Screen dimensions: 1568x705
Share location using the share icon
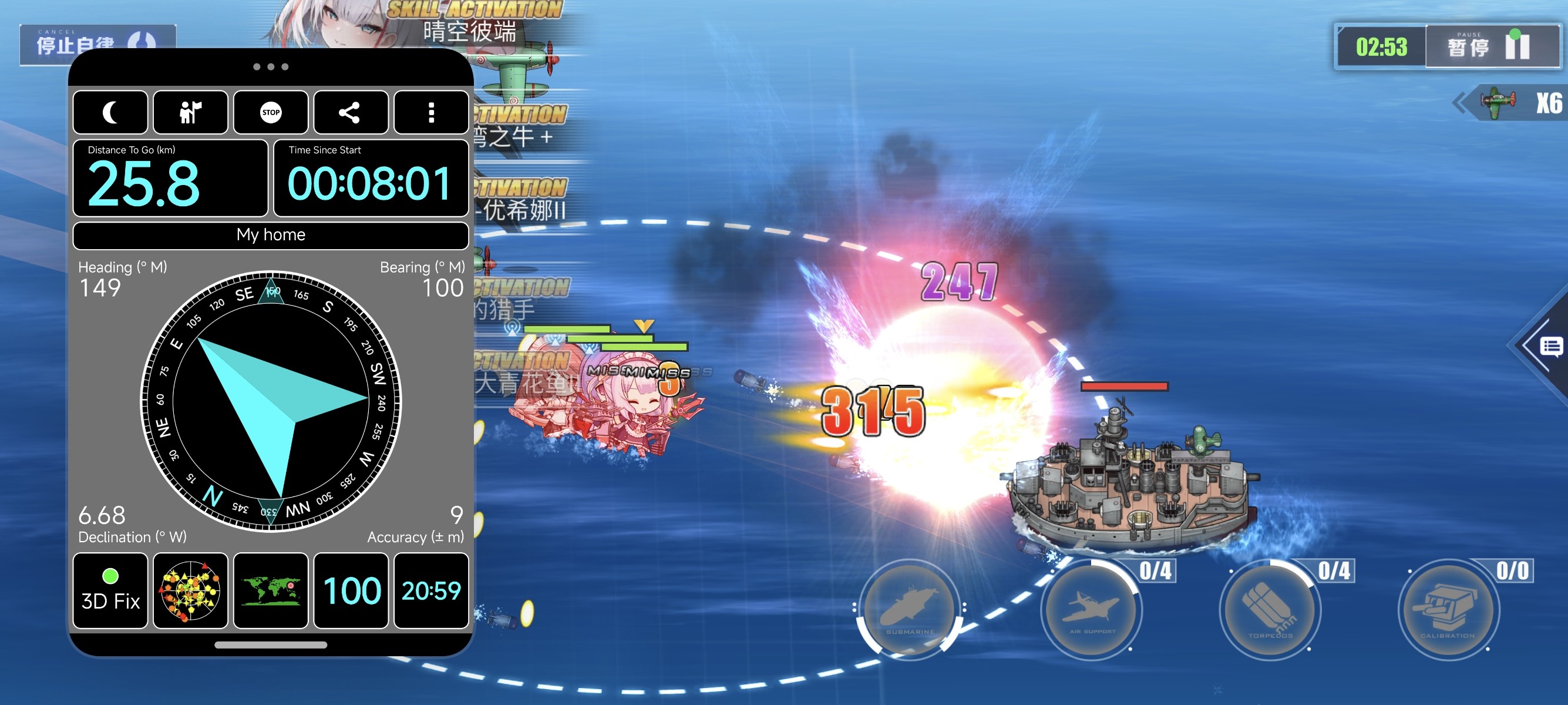[x=351, y=113]
